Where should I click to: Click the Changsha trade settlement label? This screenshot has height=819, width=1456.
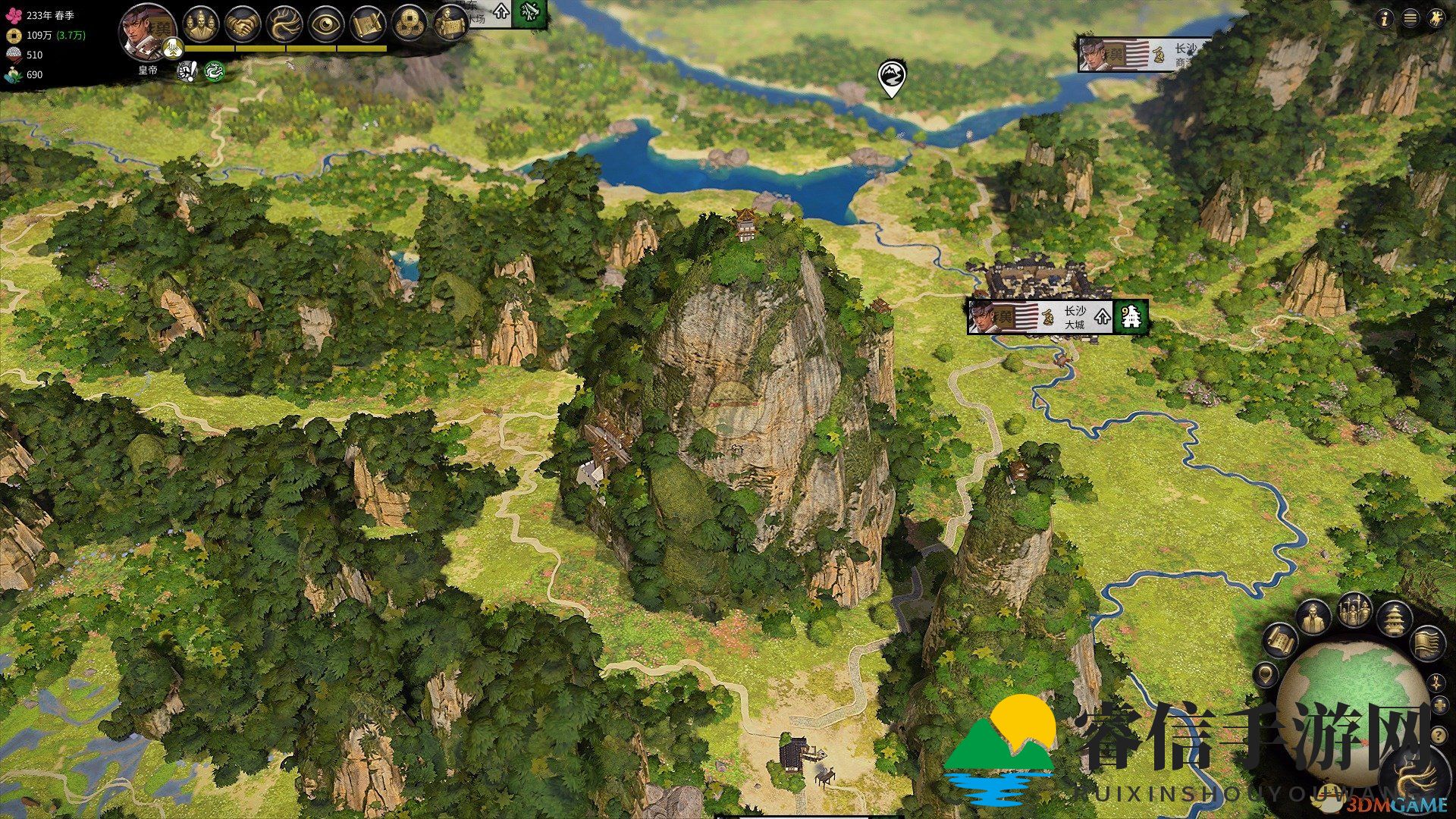tap(1145, 55)
